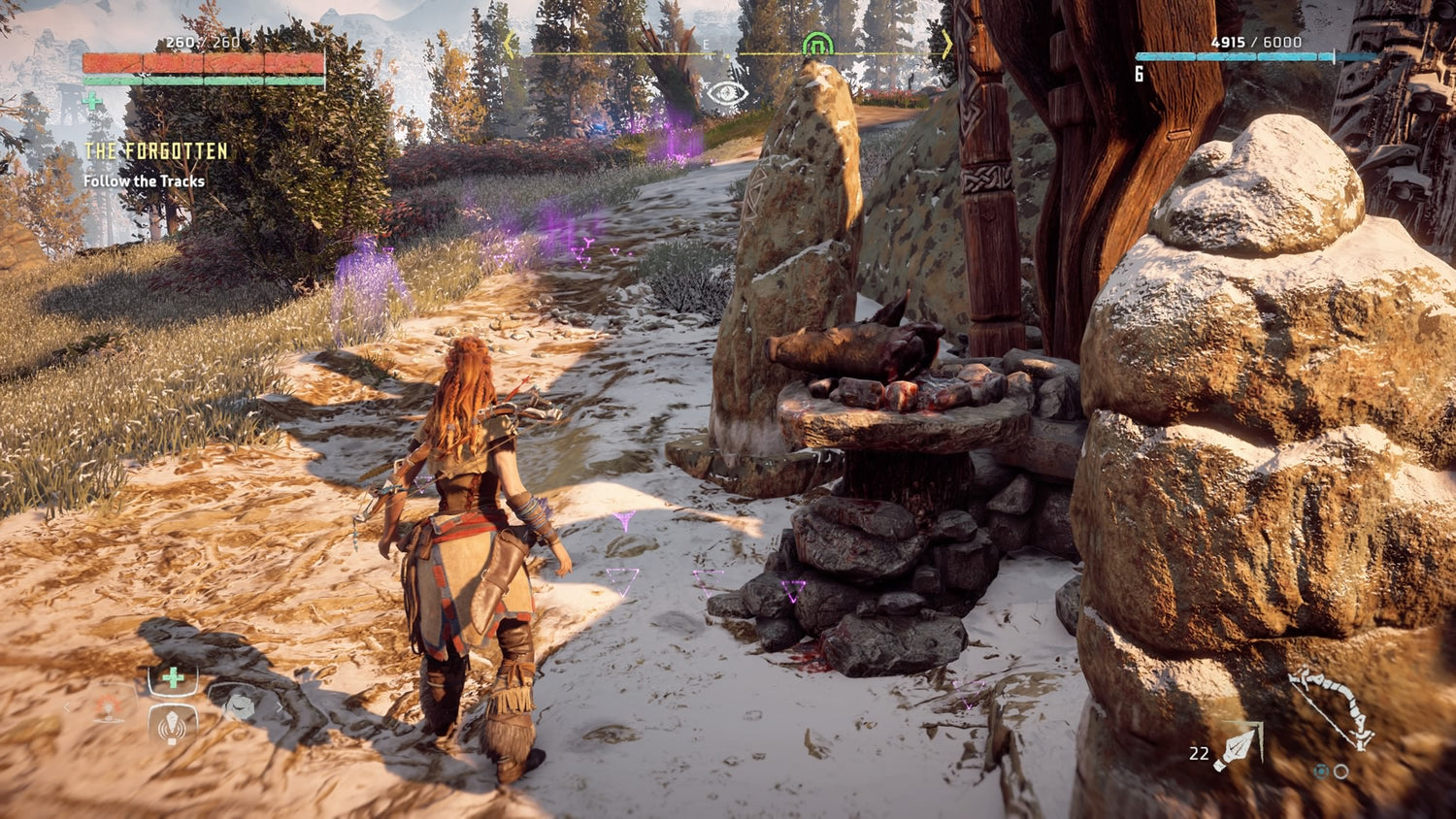This screenshot has height=819, width=1456.
Task: Select The Forgotten quest tracker
Action: 155,151
